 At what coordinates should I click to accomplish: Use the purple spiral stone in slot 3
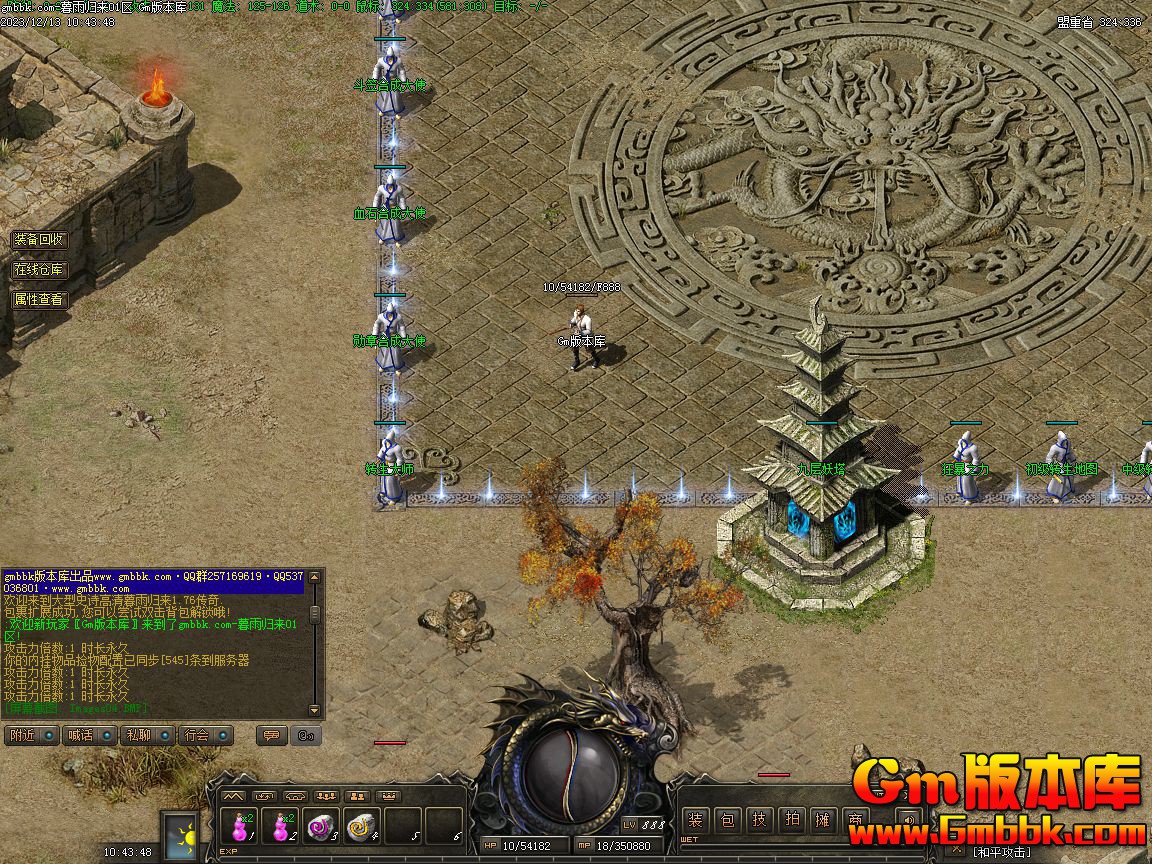pyautogui.click(x=320, y=828)
